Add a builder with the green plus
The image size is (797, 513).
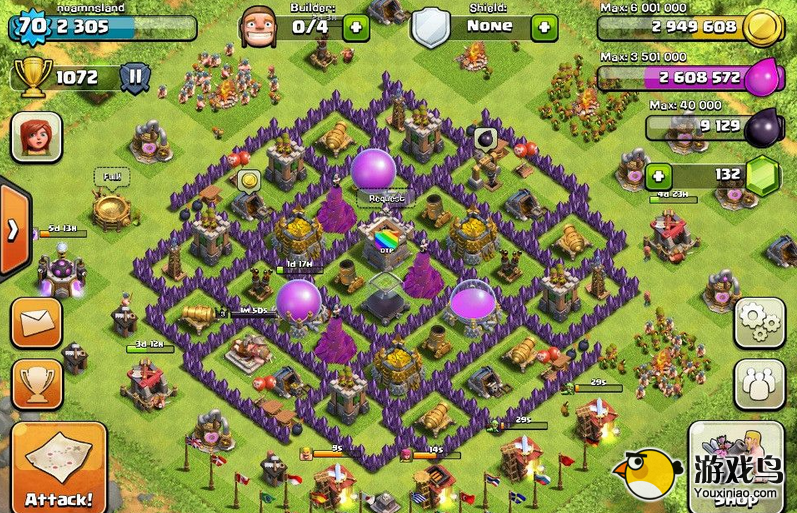coord(355,27)
